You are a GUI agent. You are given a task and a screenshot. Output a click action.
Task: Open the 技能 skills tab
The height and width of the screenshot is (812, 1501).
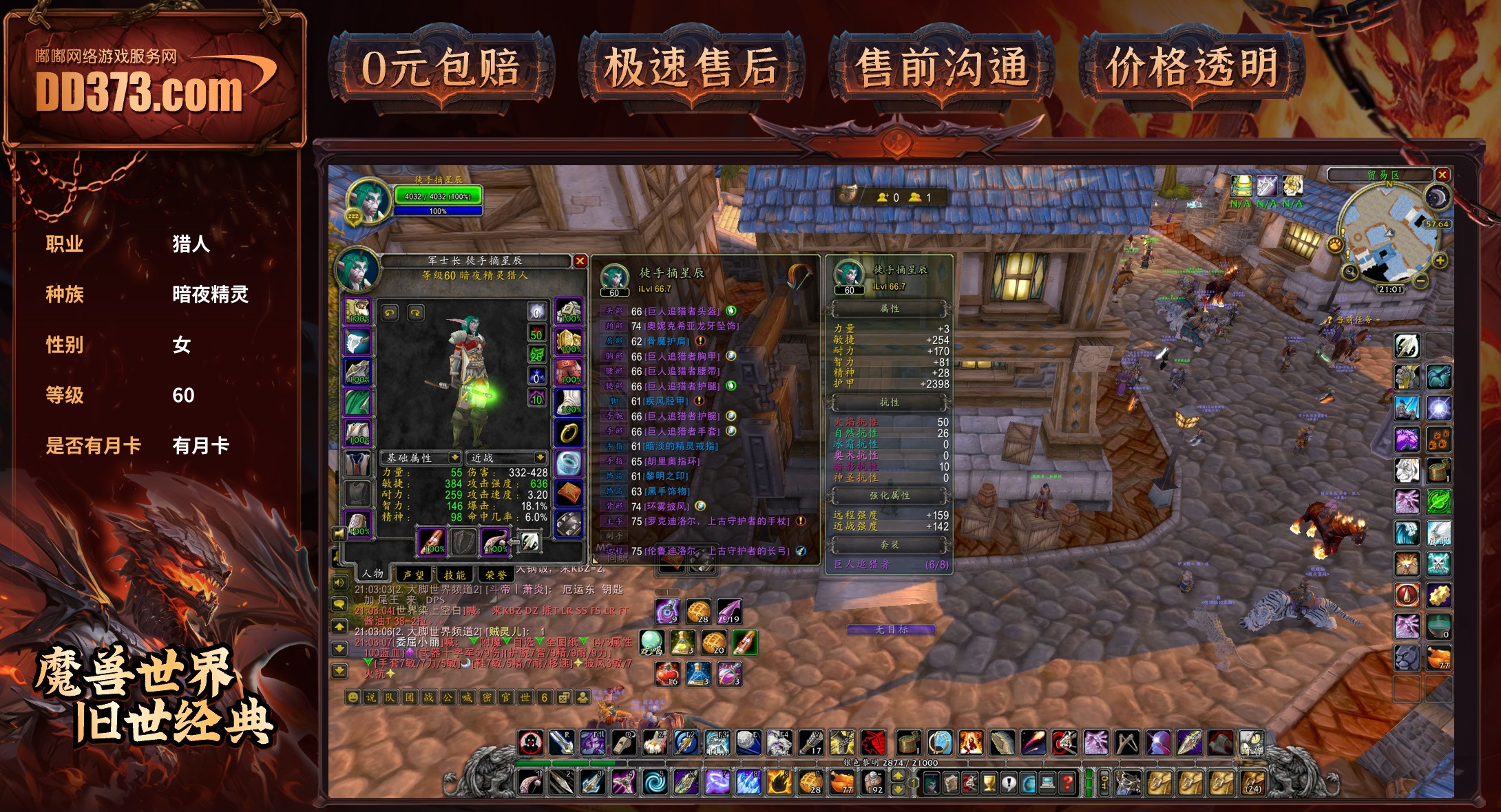(x=454, y=574)
